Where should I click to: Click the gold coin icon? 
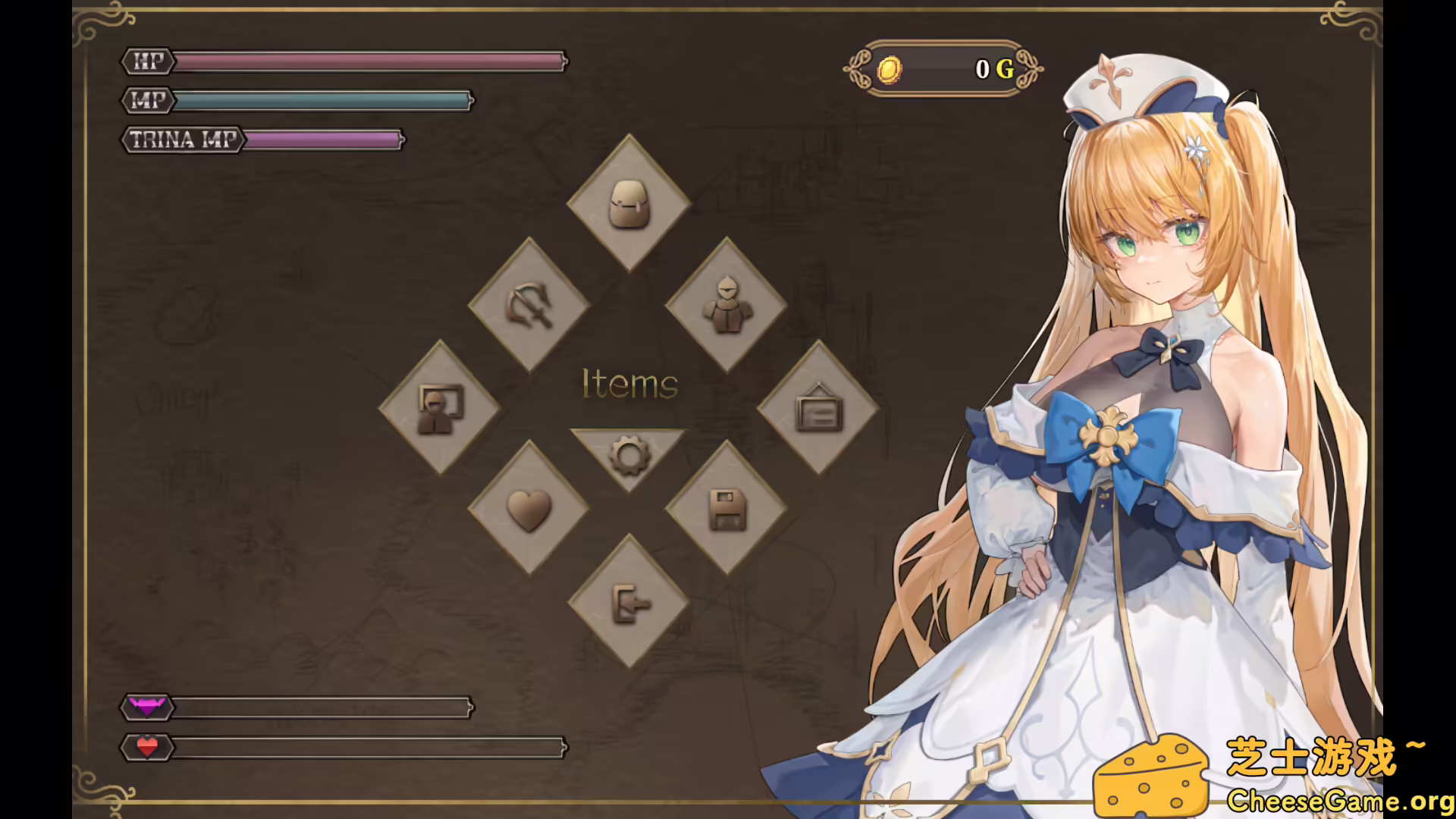(889, 71)
